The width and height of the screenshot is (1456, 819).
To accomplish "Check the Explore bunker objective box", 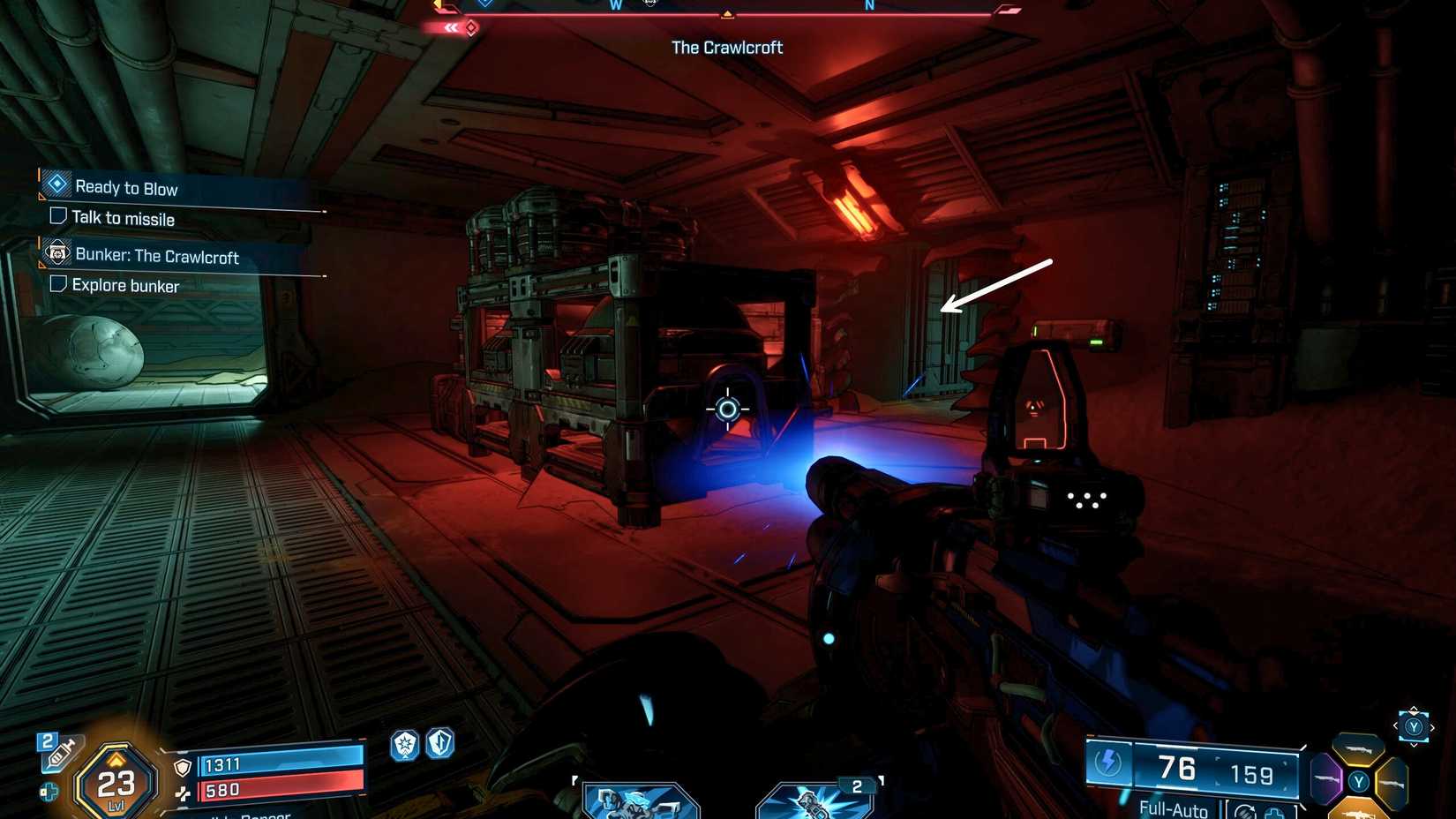I will coord(57,285).
